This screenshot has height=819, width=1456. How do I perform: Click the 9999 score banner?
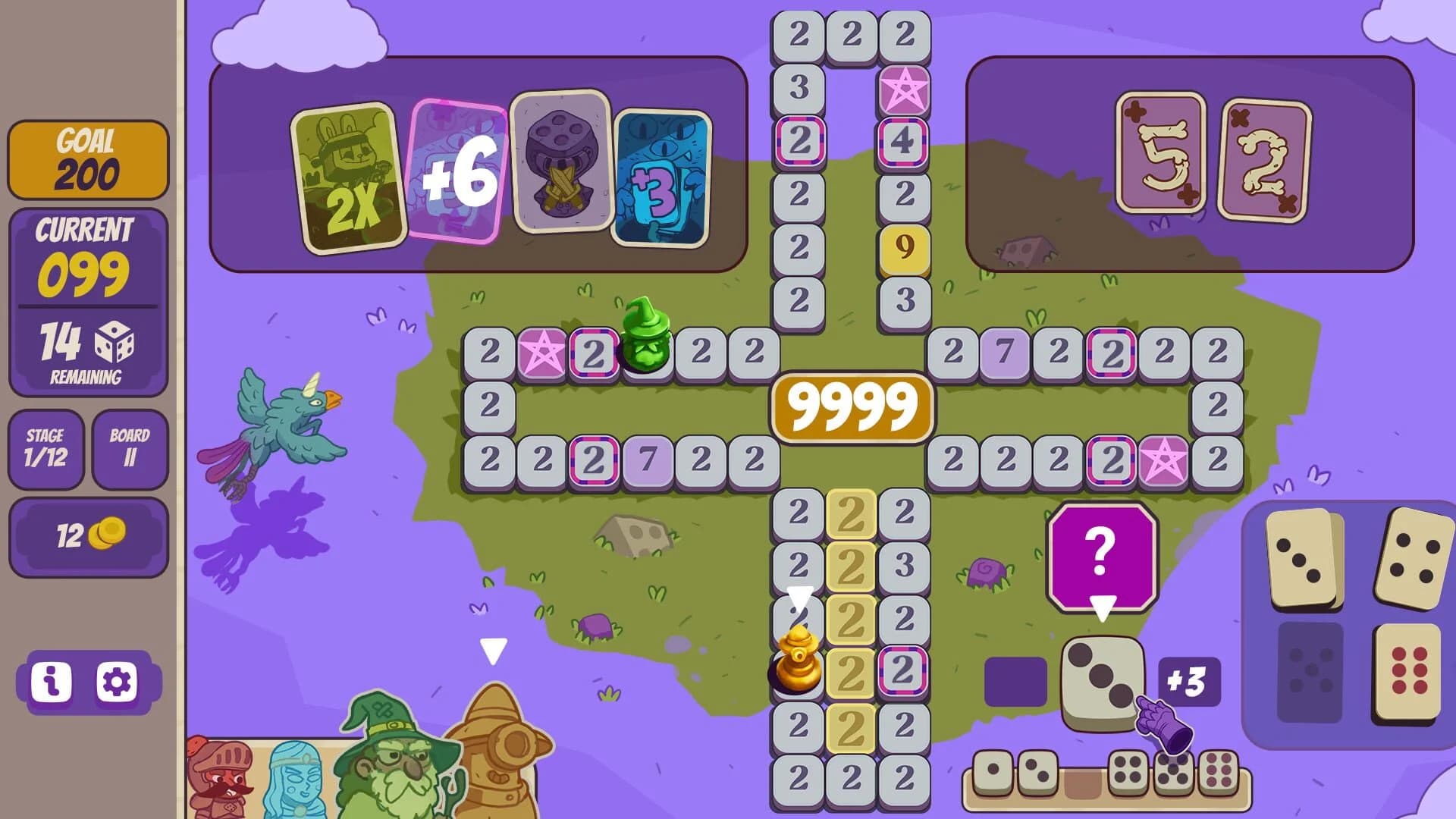point(851,405)
